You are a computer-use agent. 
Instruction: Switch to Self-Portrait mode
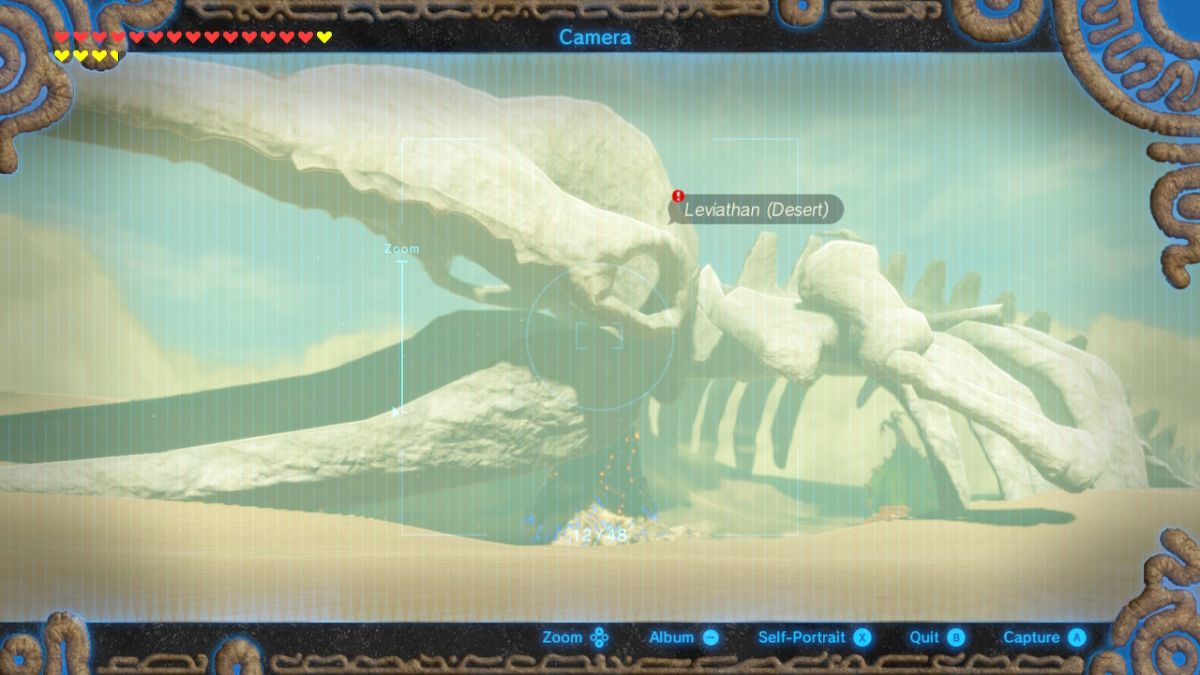click(814, 637)
